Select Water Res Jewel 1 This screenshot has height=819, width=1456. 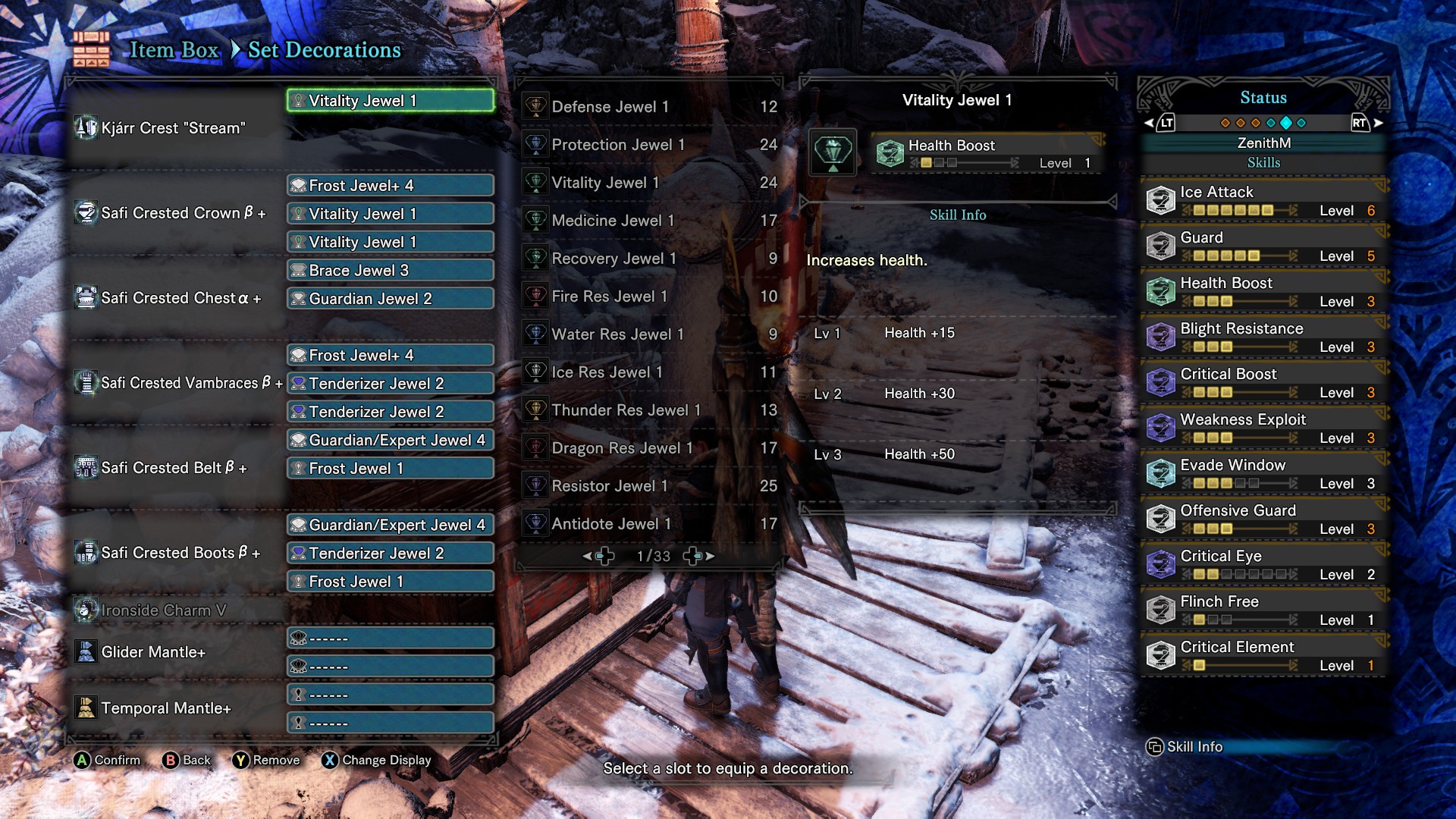649,334
